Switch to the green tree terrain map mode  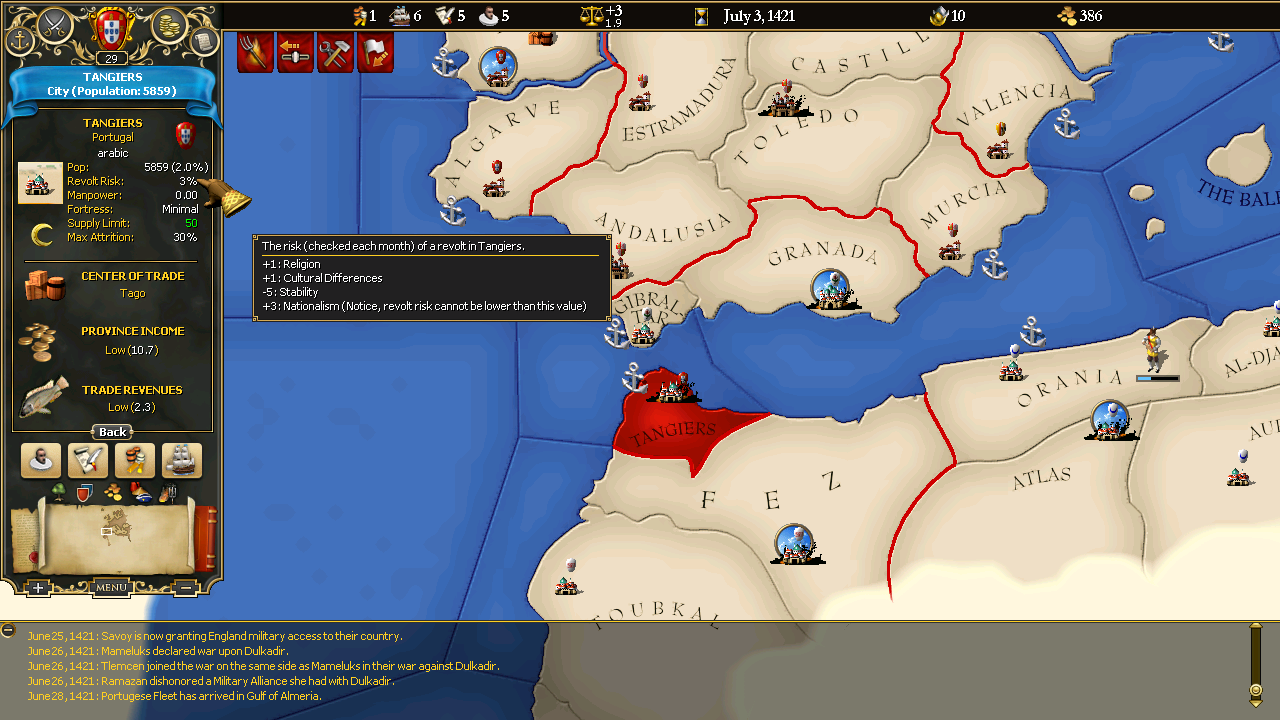[58, 491]
